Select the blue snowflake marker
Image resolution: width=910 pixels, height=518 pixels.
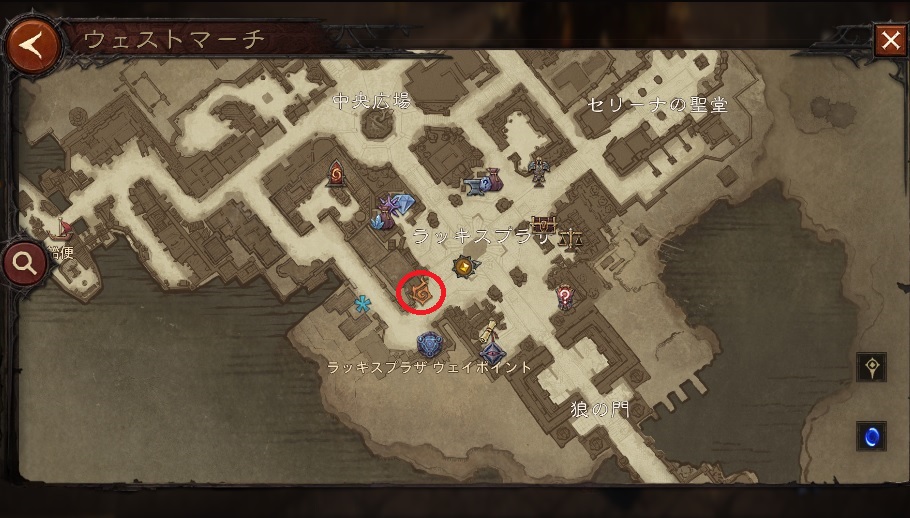pyautogui.click(x=362, y=303)
